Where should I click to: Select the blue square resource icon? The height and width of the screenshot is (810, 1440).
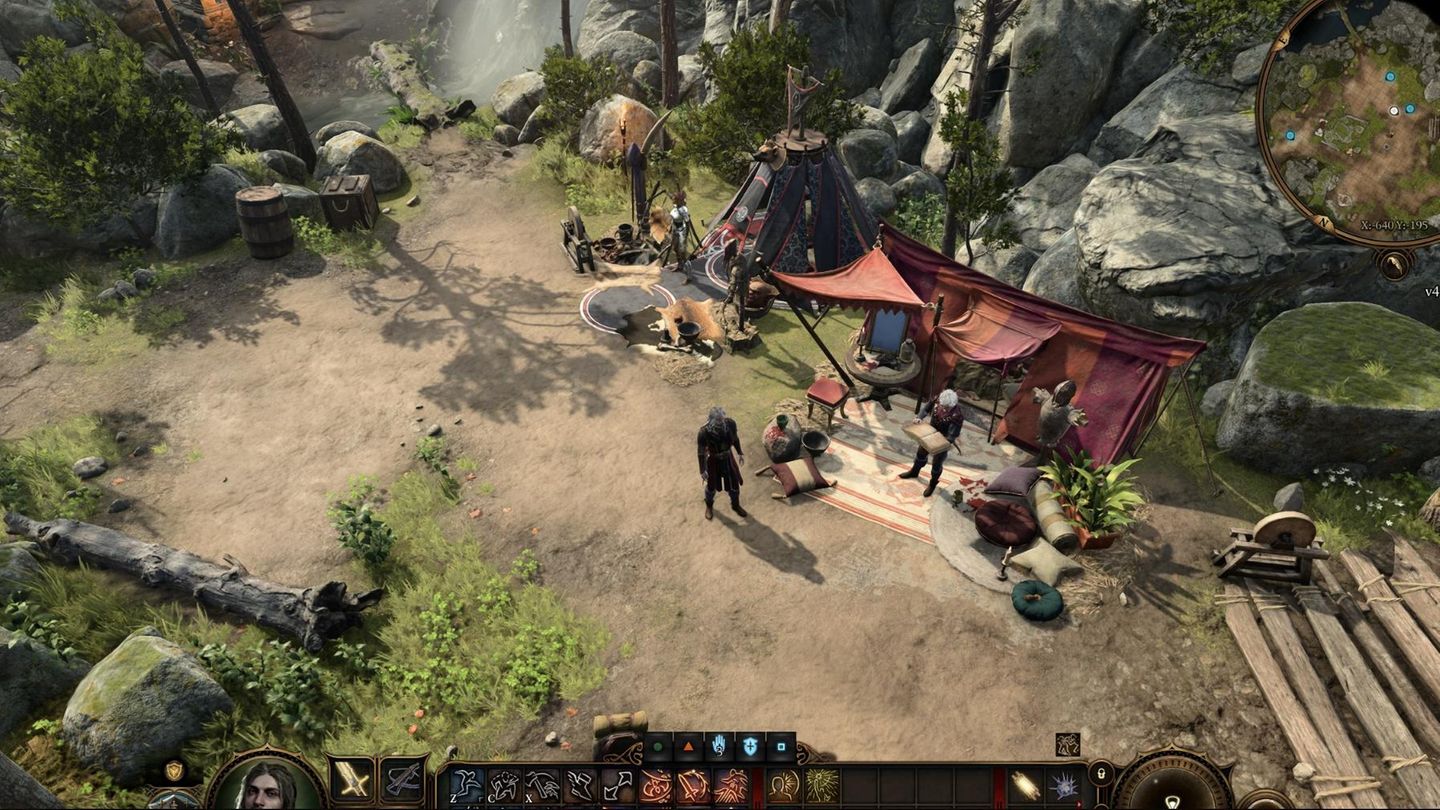779,746
